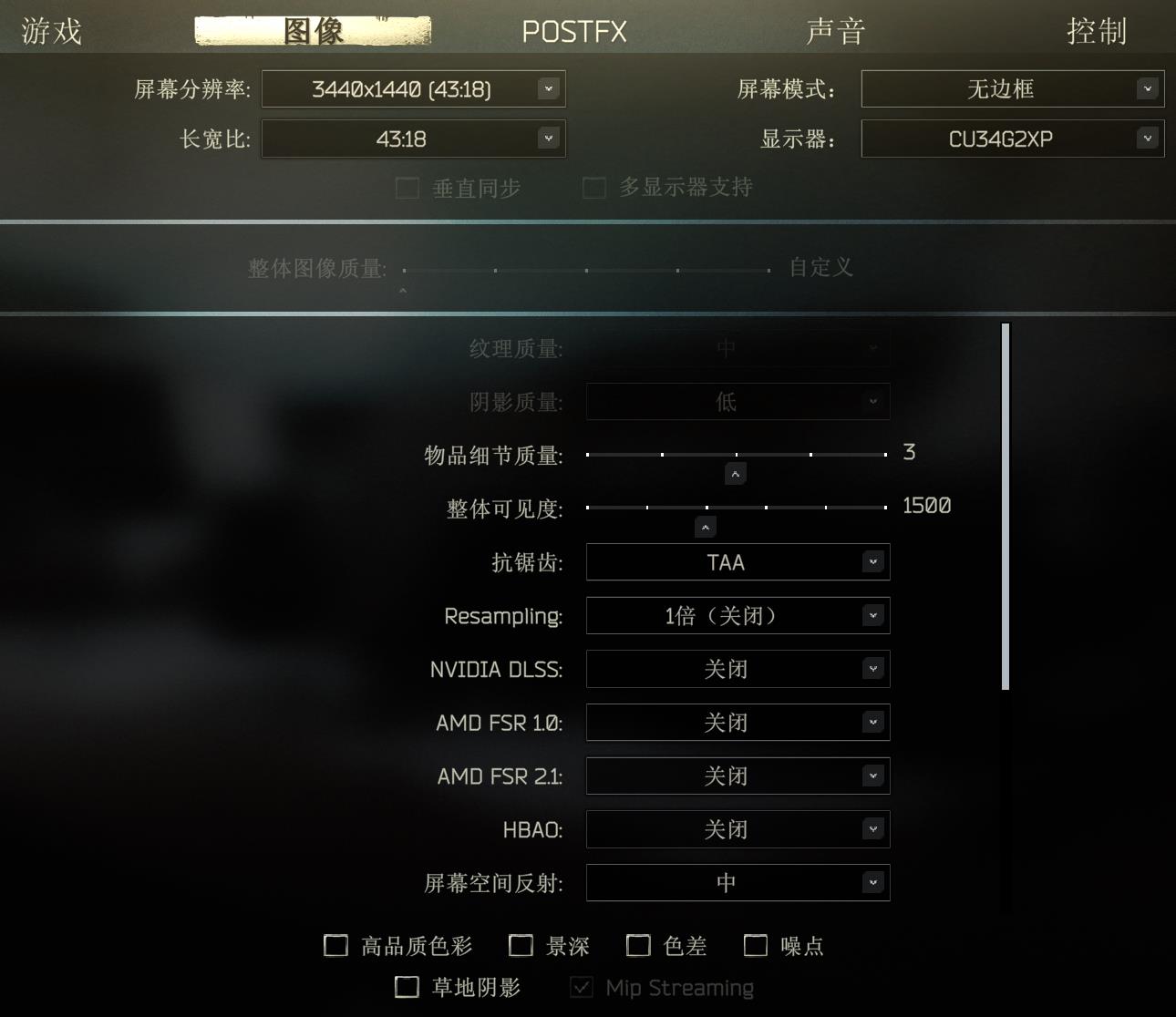Enable the 景深 checkbox
This screenshot has height=1017, width=1176.
(521, 946)
